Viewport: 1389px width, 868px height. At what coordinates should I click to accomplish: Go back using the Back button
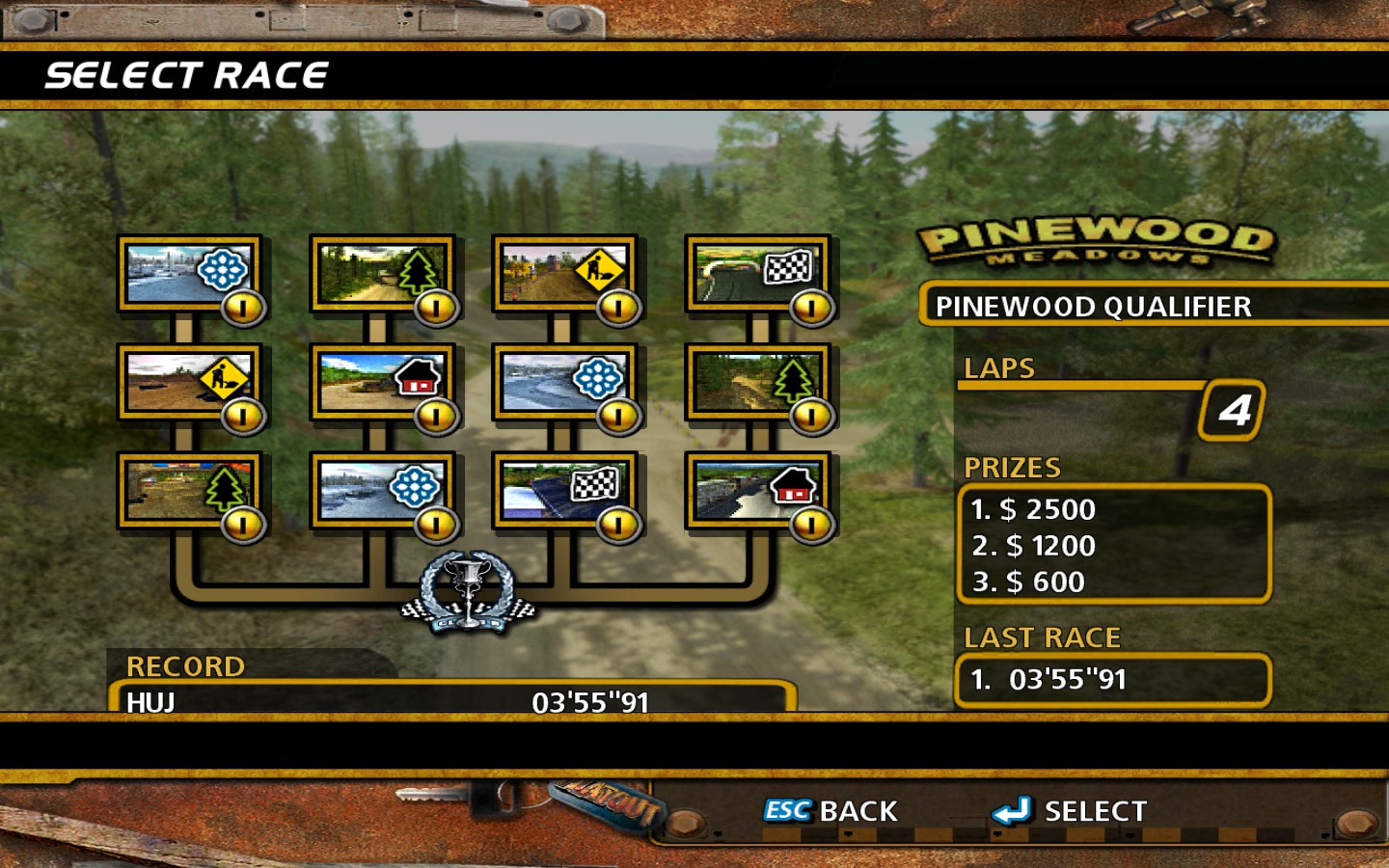click(x=831, y=811)
